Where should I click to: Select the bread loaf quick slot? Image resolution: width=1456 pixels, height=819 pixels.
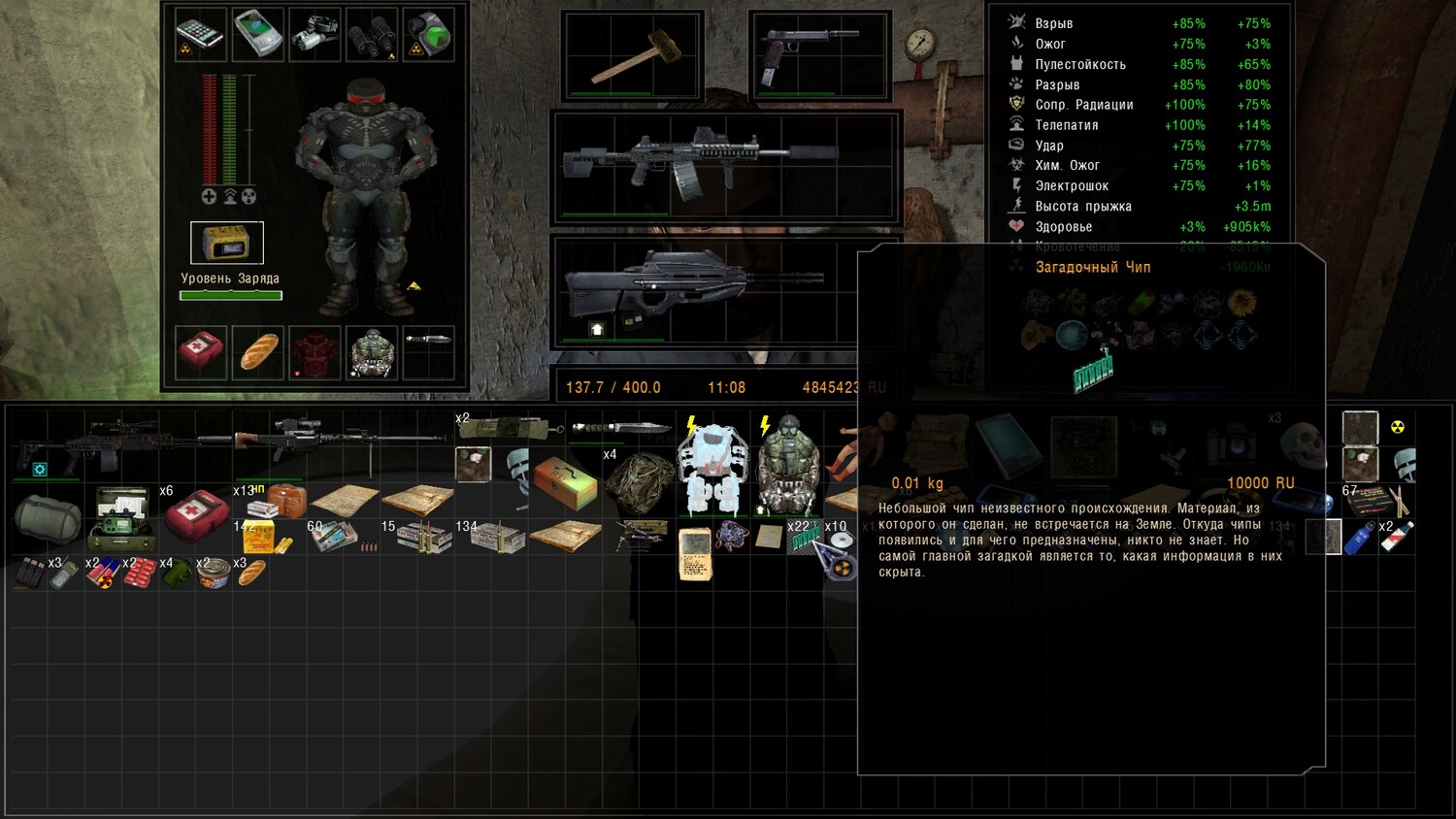click(258, 351)
